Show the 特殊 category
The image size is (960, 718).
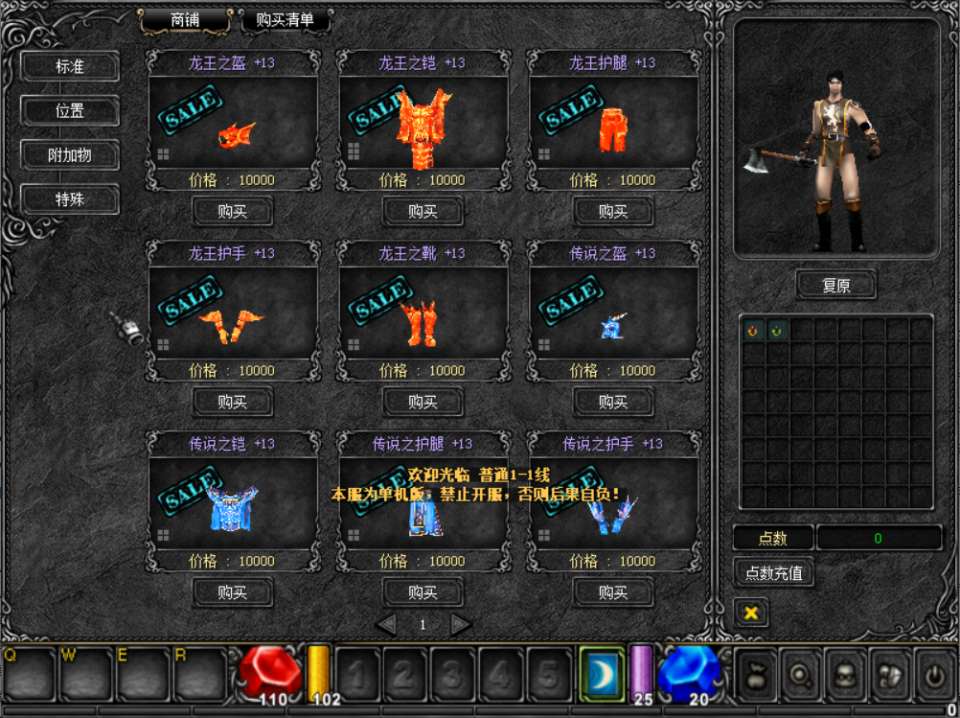tap(70, 199)
